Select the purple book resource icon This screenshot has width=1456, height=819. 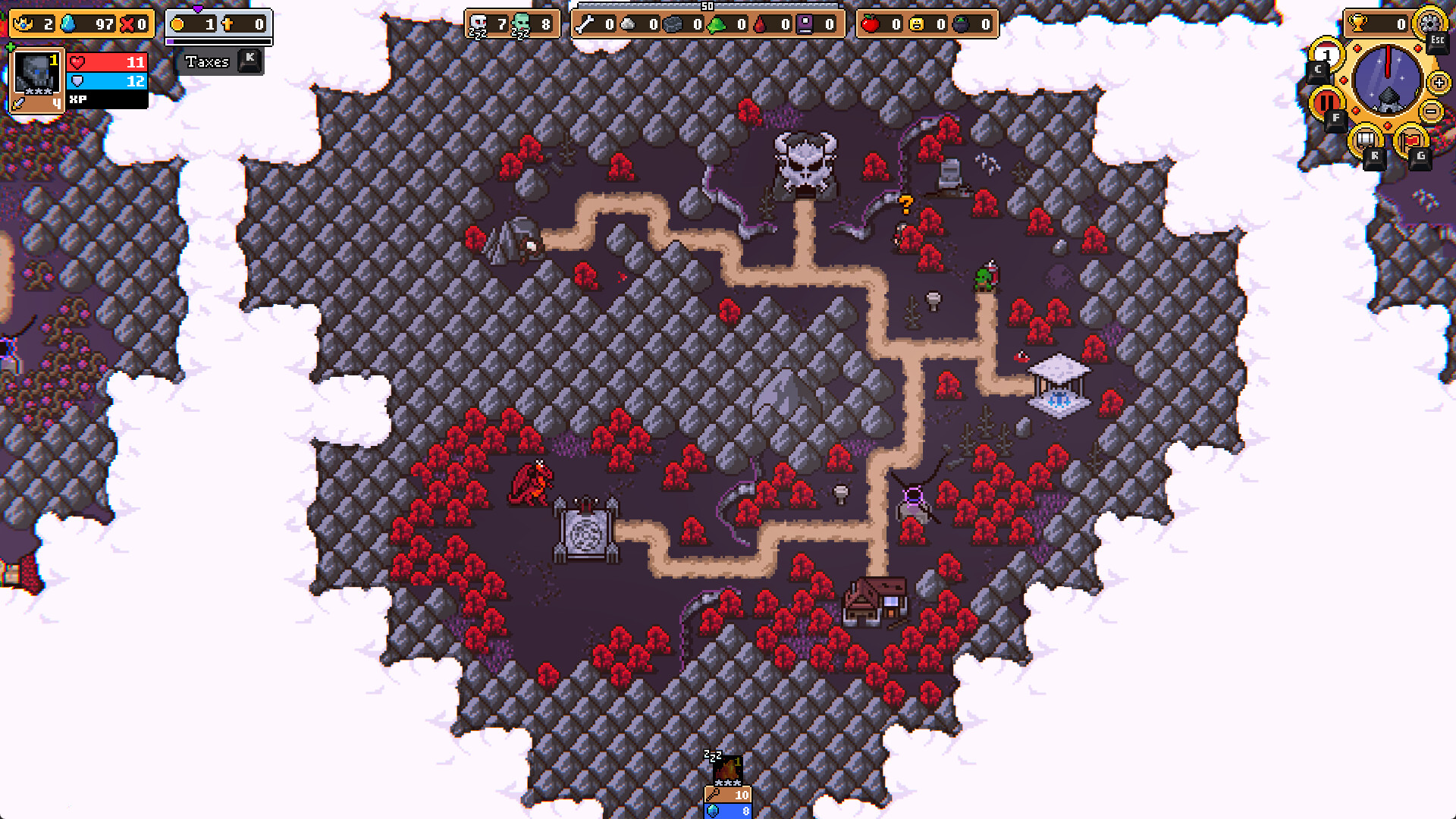tap(805, 24)
